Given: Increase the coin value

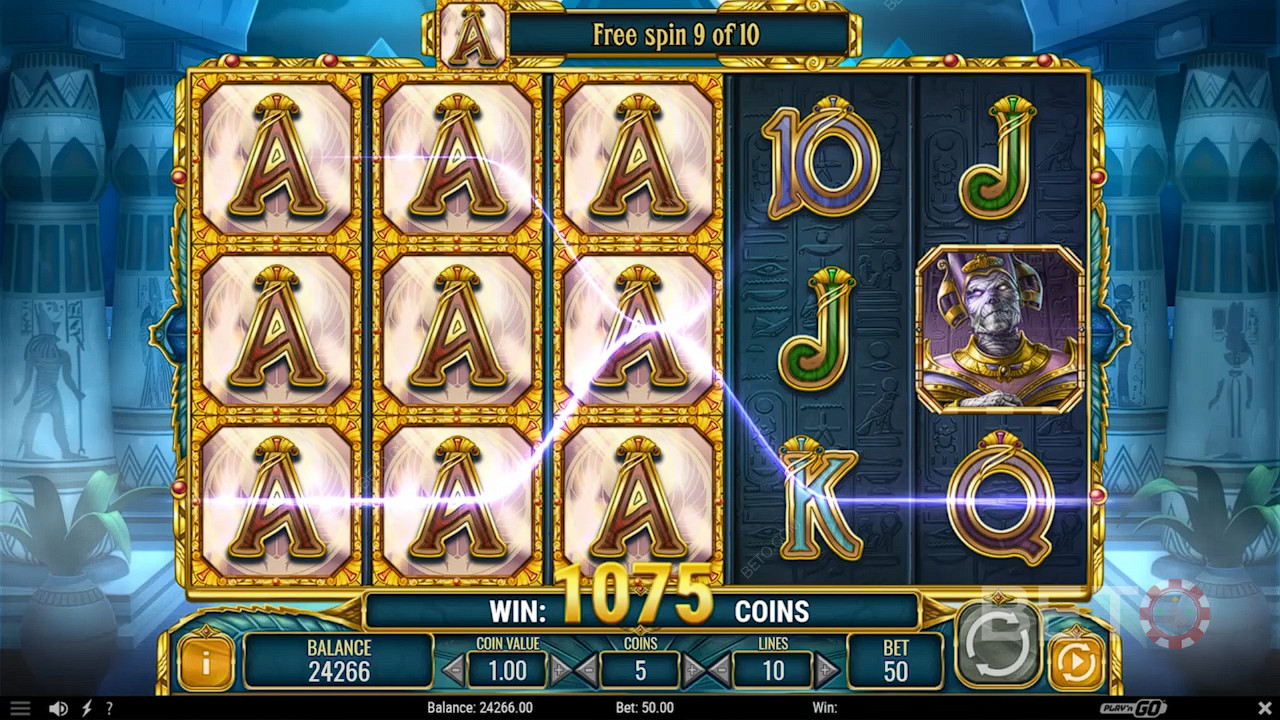Looking at the screenshot, I should (x=560, y=669).
